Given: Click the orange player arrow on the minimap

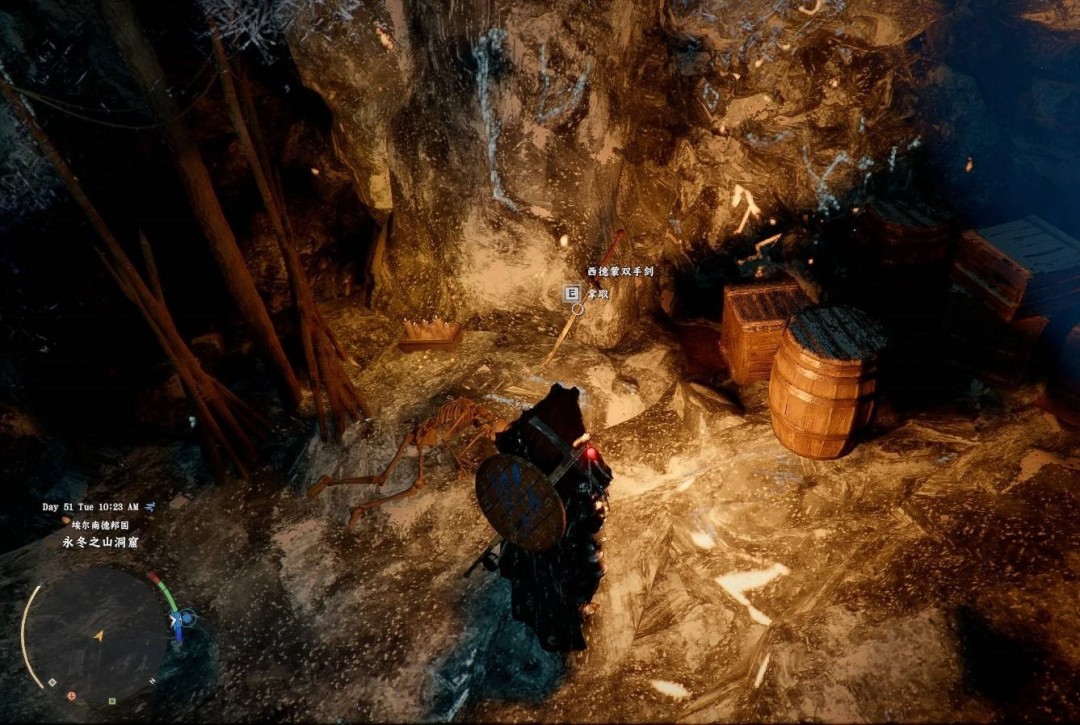Looking at the screenshot, I should [98, 635].
